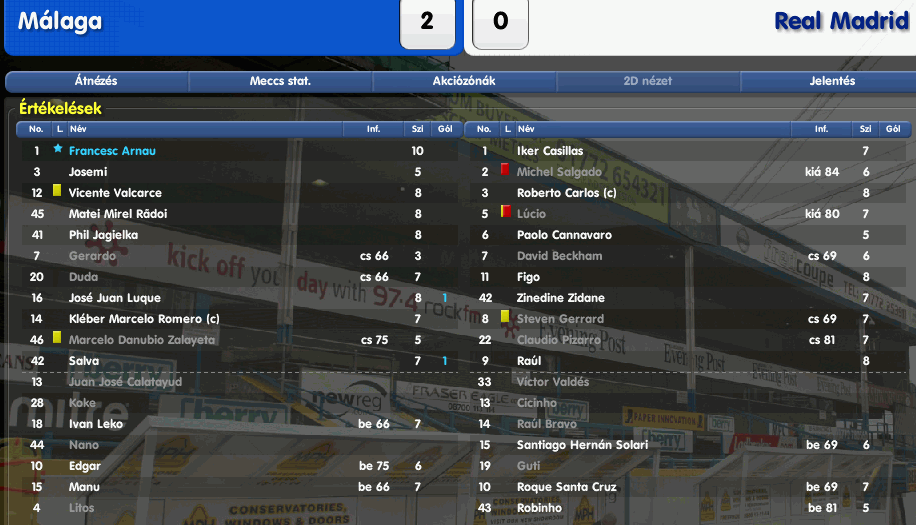Show the Akciózónák tab

[464, 81]
